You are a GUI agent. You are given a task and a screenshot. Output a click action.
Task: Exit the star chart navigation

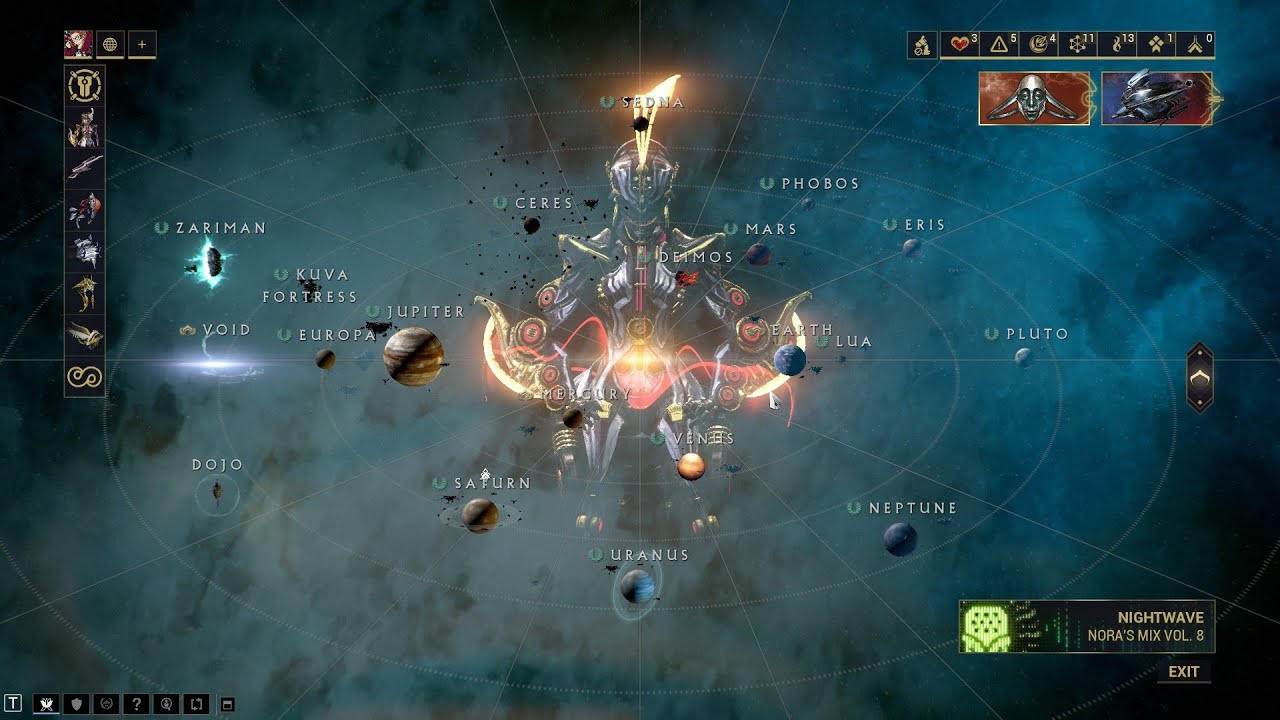pyautogui.click(x=1183, y=672)
